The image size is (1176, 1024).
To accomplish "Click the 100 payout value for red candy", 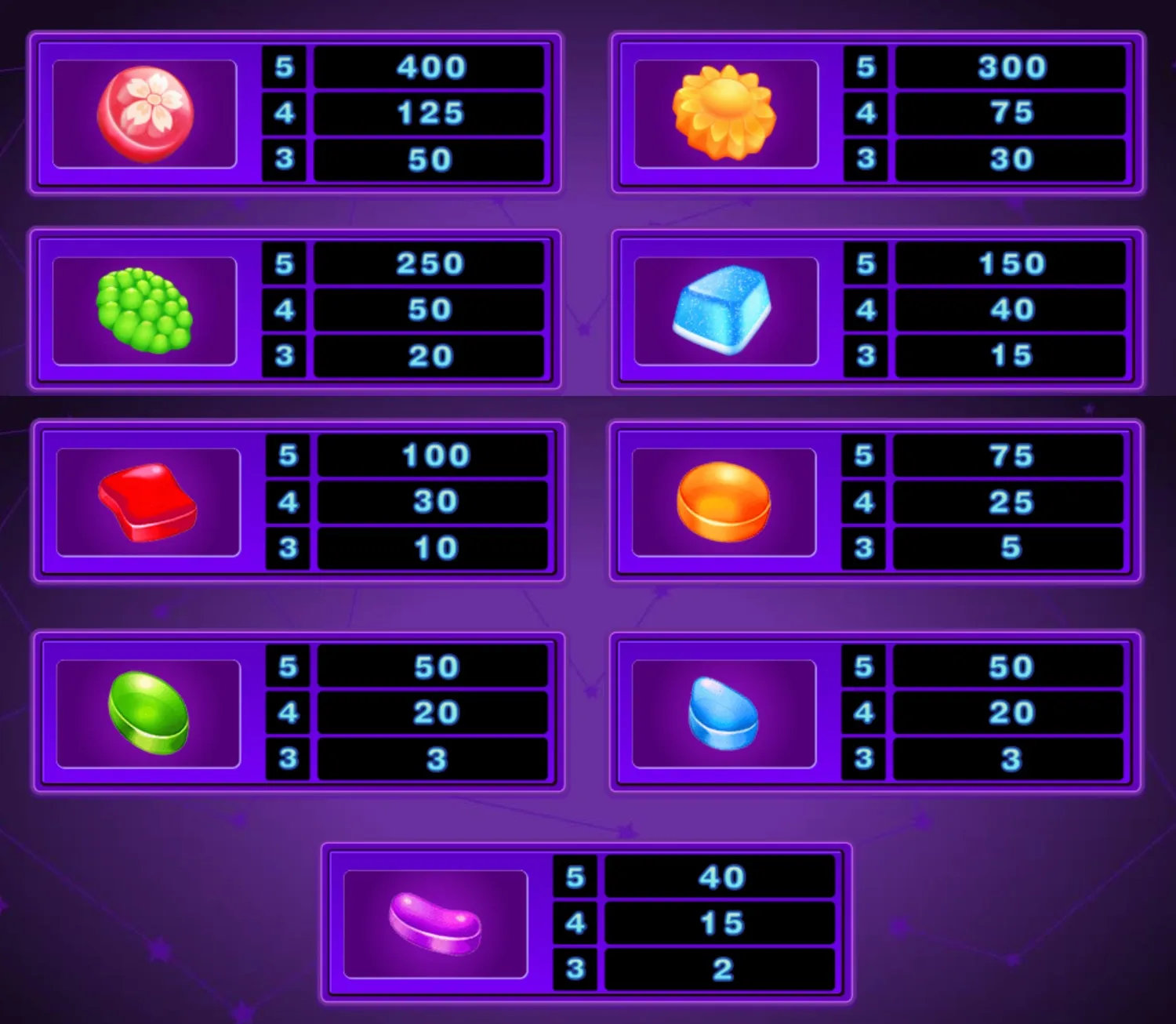I will click(x=431, y=455).
